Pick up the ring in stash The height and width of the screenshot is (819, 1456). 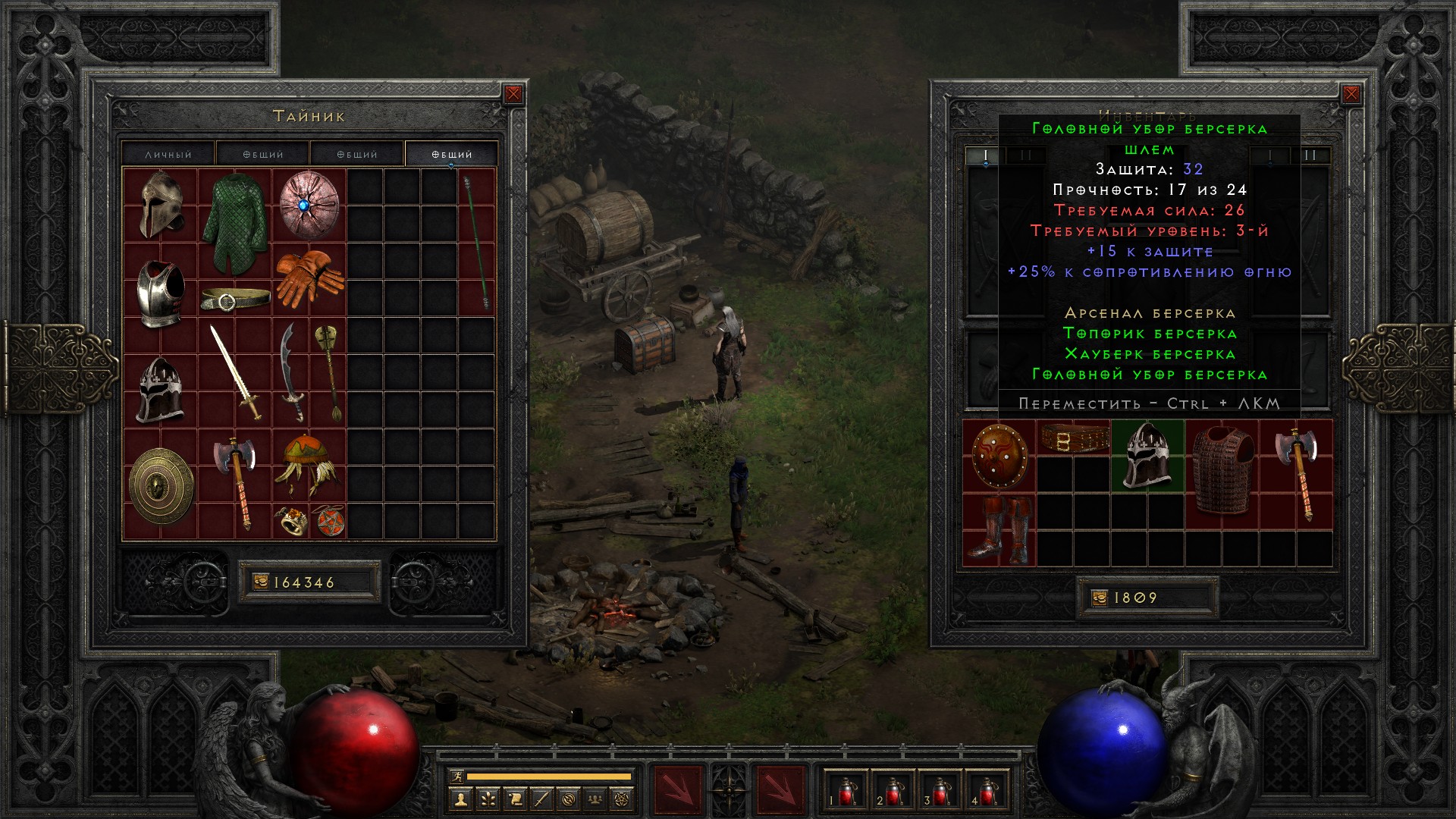pos(290,522)
